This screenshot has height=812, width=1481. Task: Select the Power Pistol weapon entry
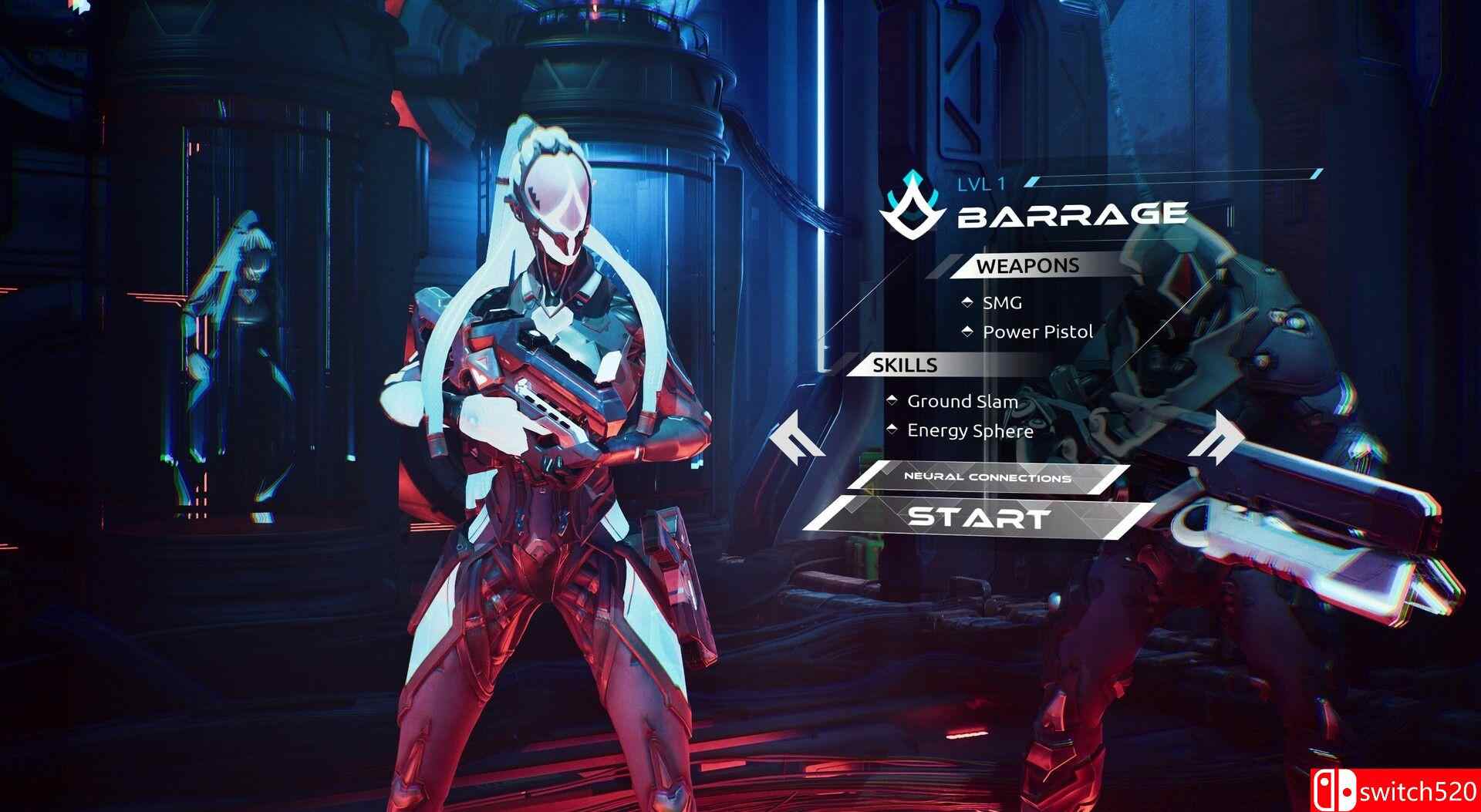[x=1037, y=332]
